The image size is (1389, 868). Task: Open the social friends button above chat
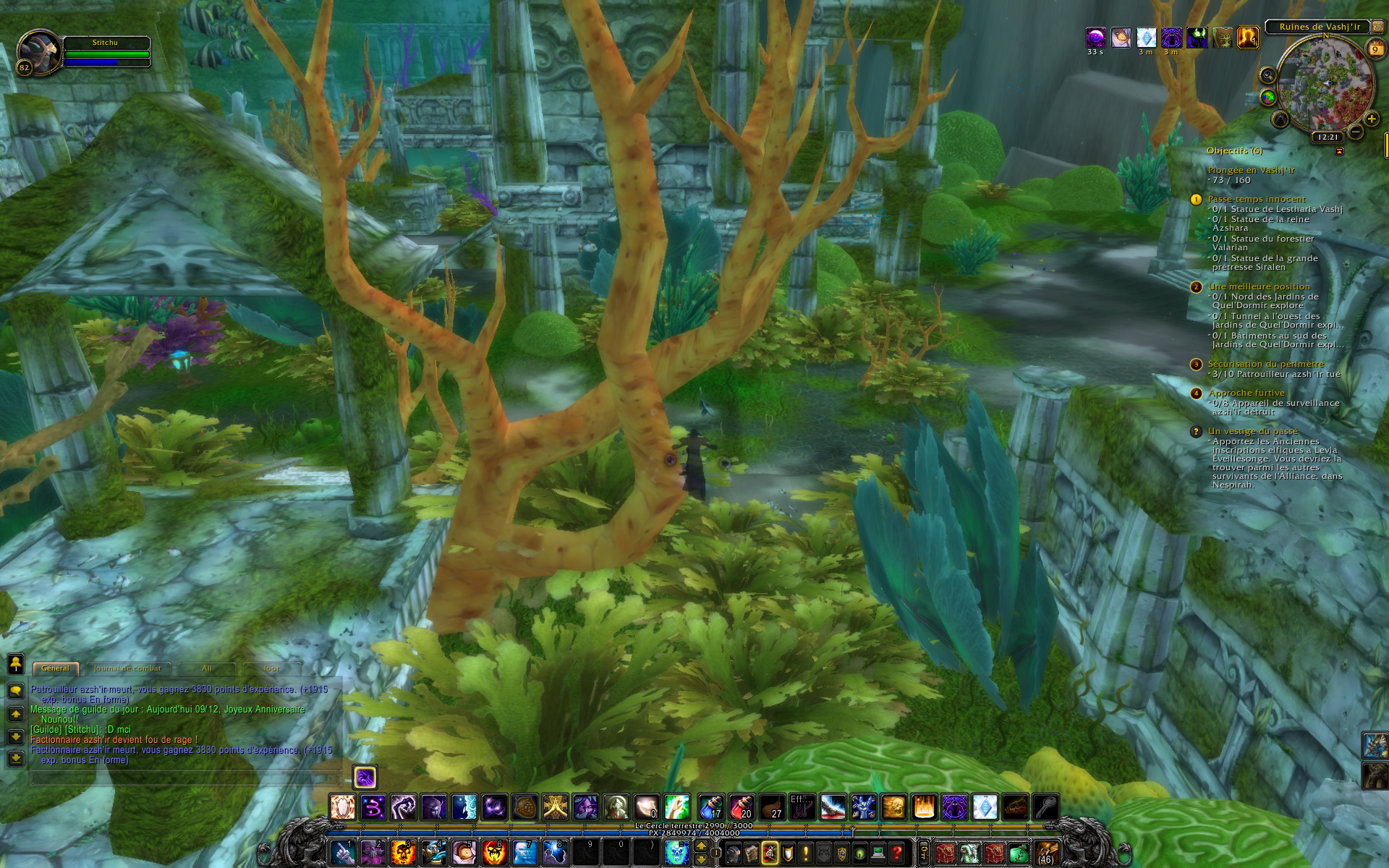coord(15,663)
